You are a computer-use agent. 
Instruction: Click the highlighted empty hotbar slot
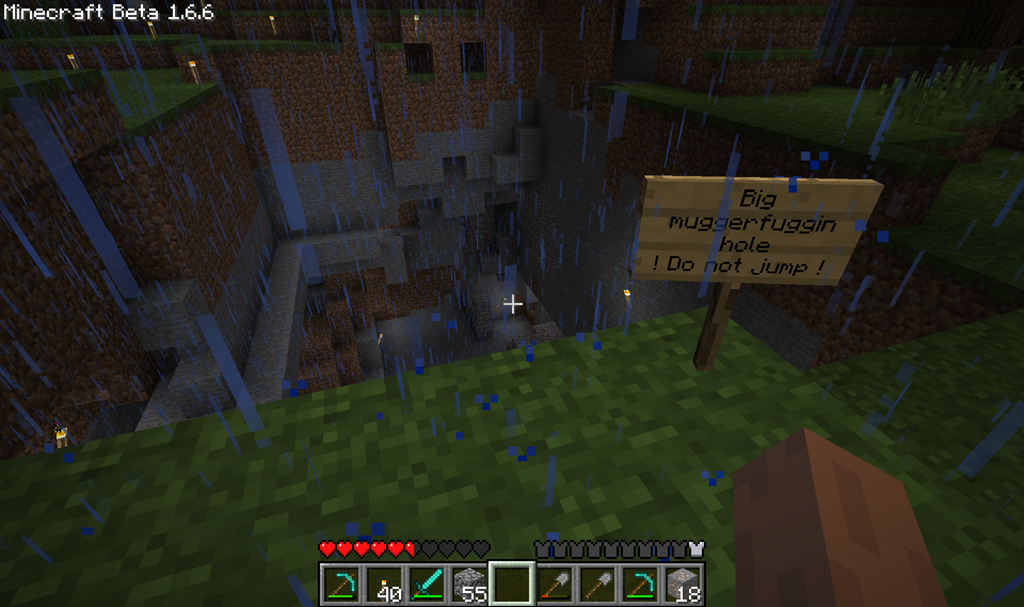pyautogui.click(x=511, y=583)
